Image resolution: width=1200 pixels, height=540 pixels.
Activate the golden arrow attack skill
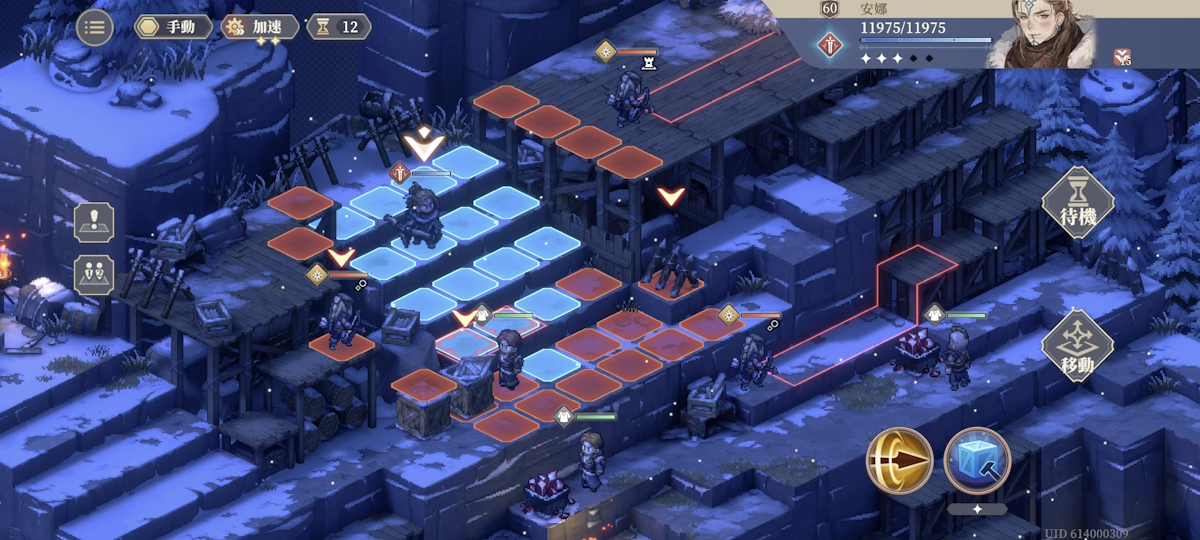[899, 461]
